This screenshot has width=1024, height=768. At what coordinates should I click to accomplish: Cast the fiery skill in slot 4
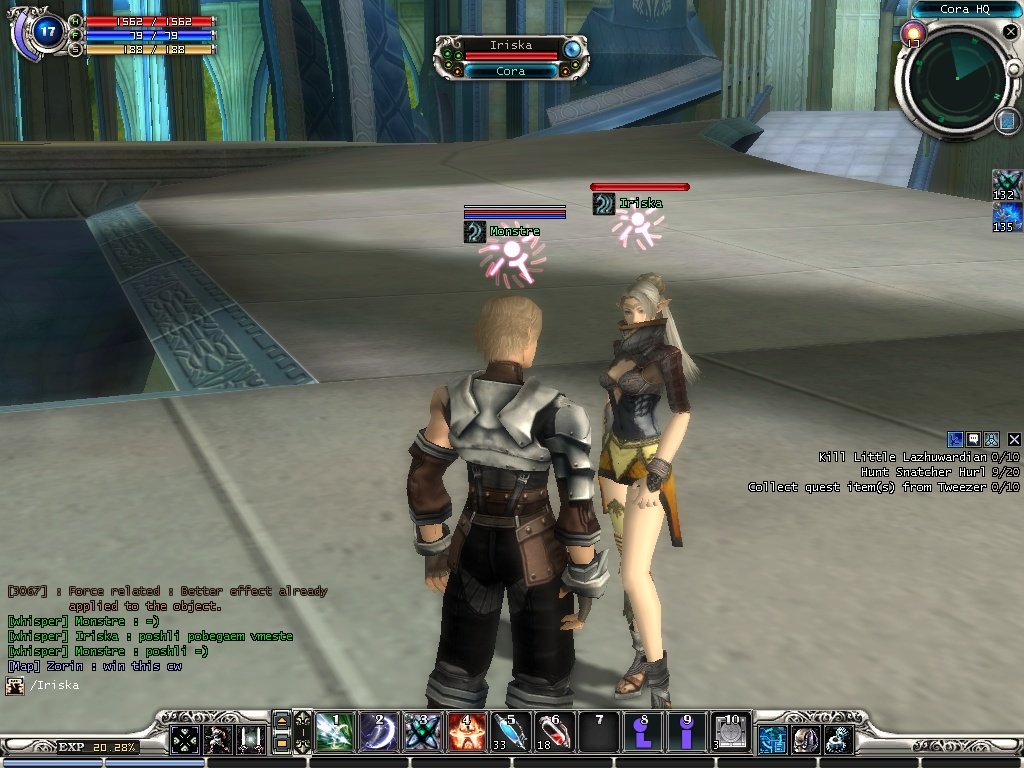pyautogui.click(x=466, y=733)
